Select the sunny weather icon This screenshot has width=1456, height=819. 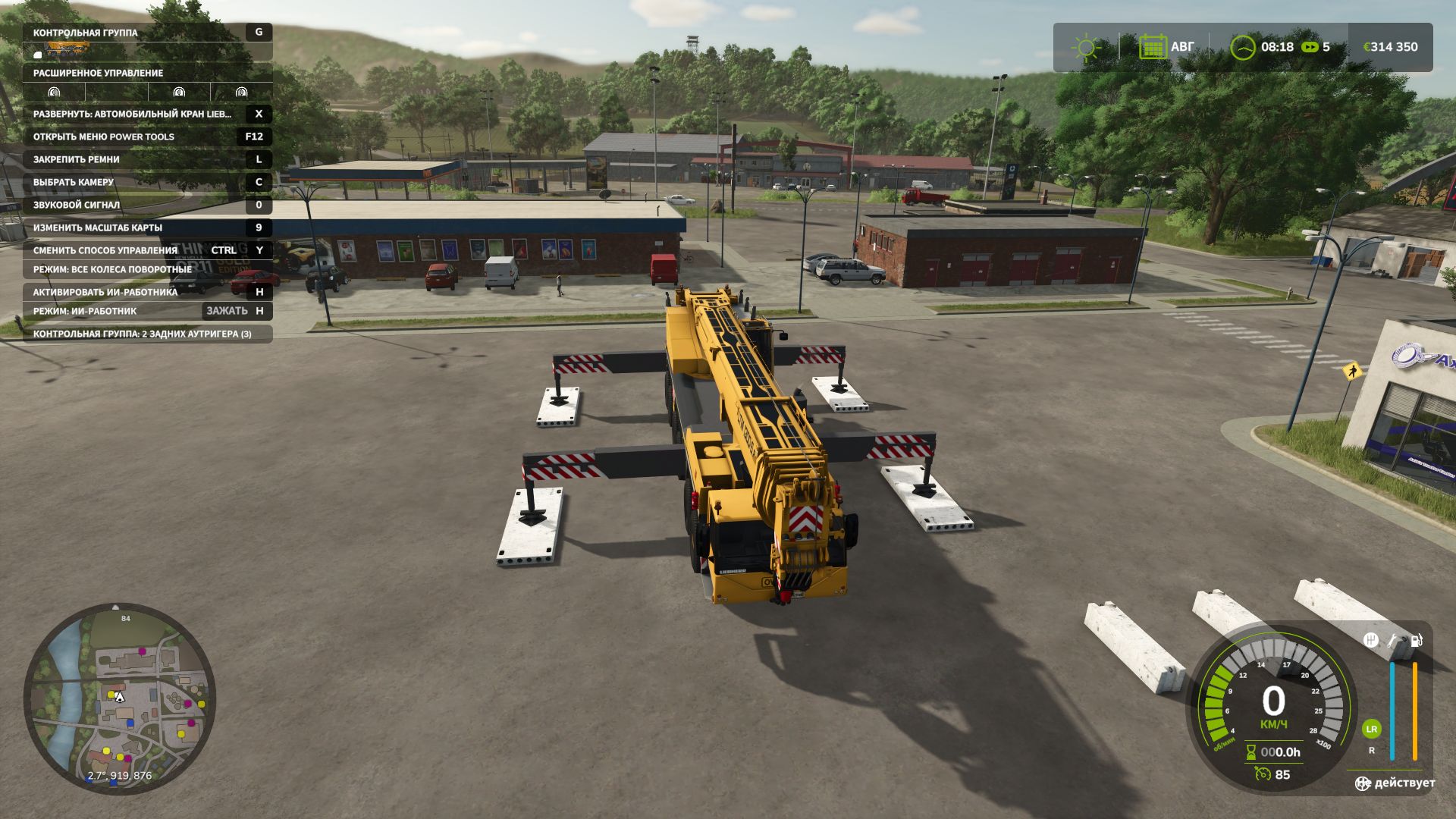click(1086, 47)
